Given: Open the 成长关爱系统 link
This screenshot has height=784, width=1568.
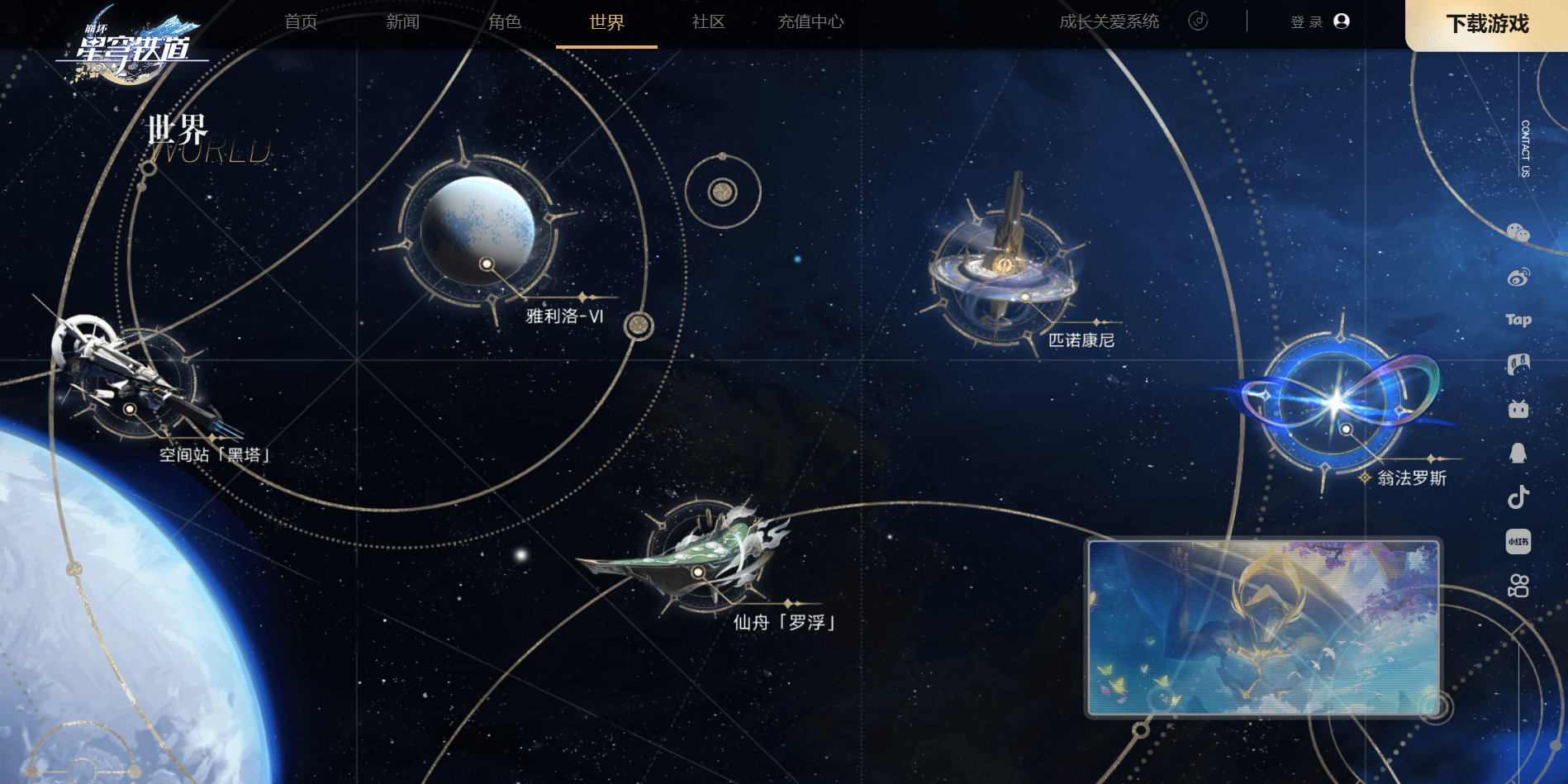Looking at the screenshot, I should (x=1109, y=22).
